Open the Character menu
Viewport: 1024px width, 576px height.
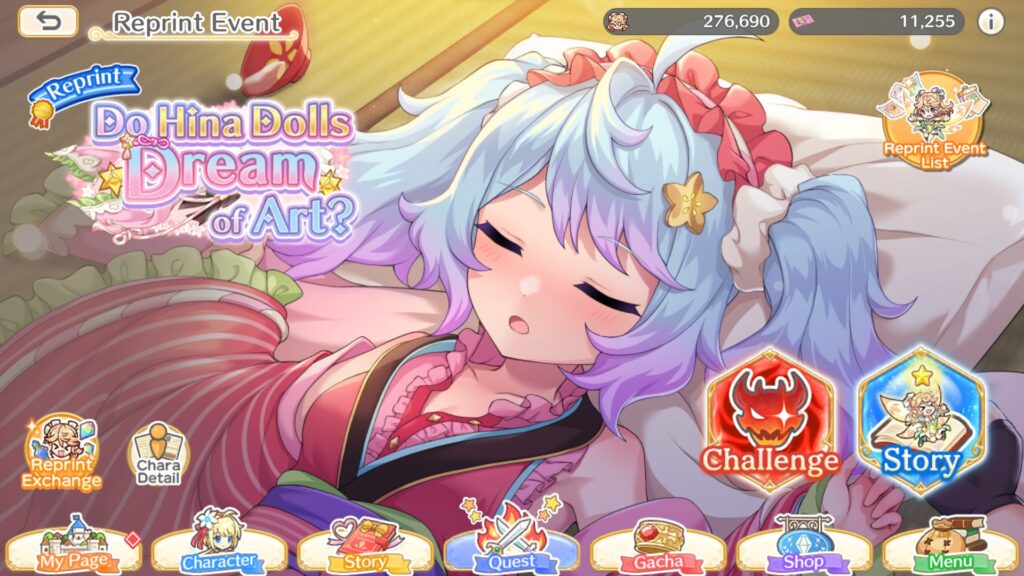(x=219, y=547)
